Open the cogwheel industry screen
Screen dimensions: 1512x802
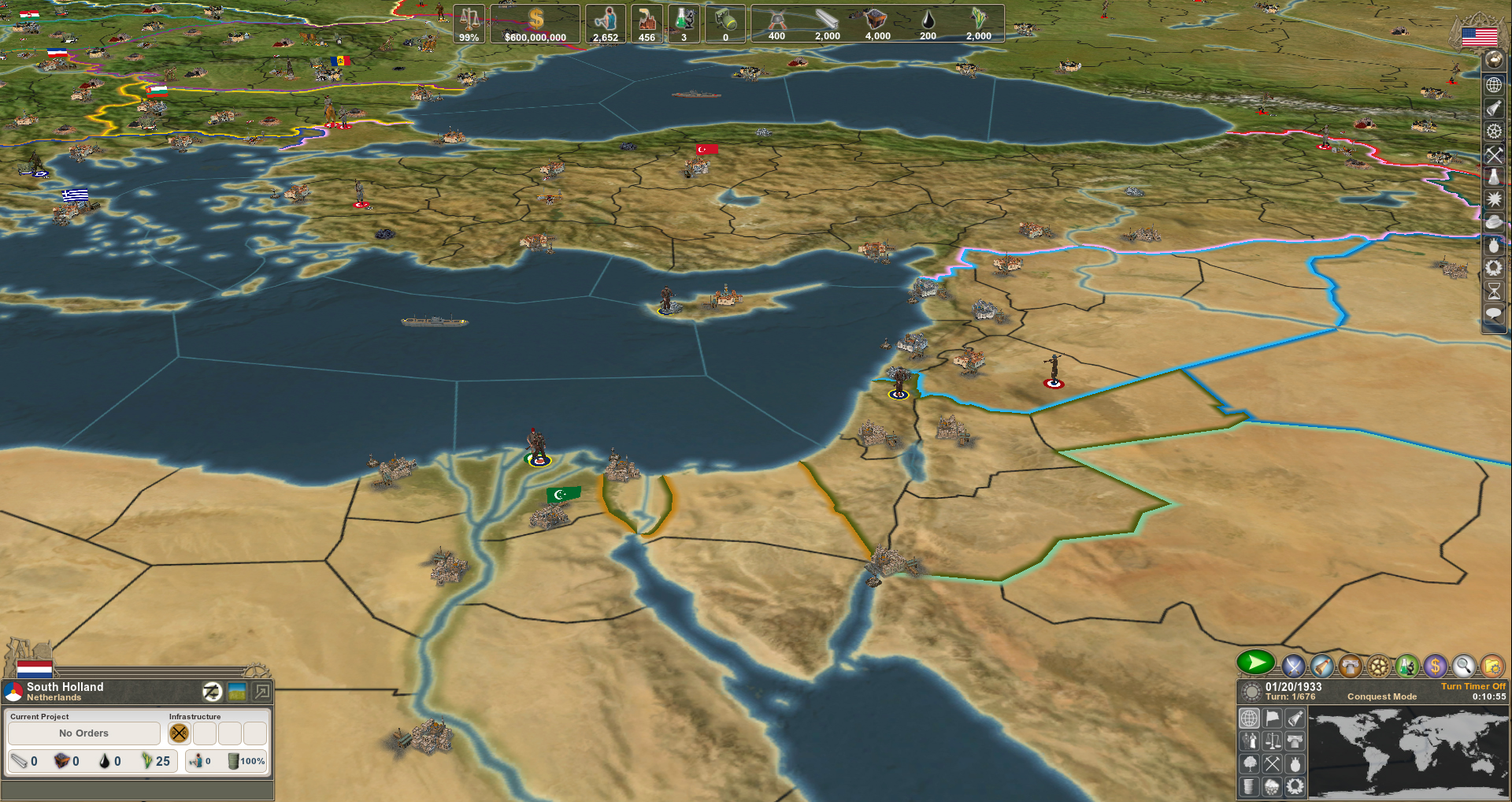tap(1378, 666)
